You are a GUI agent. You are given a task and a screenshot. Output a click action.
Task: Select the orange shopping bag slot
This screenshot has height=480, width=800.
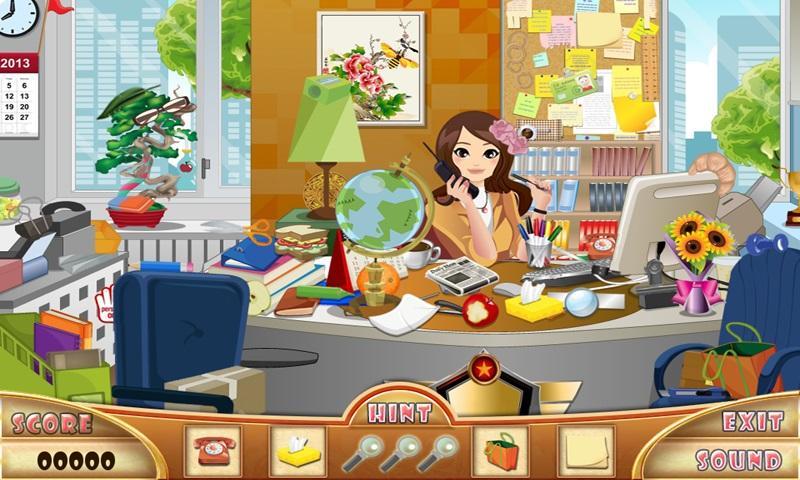tap(501, 452)
